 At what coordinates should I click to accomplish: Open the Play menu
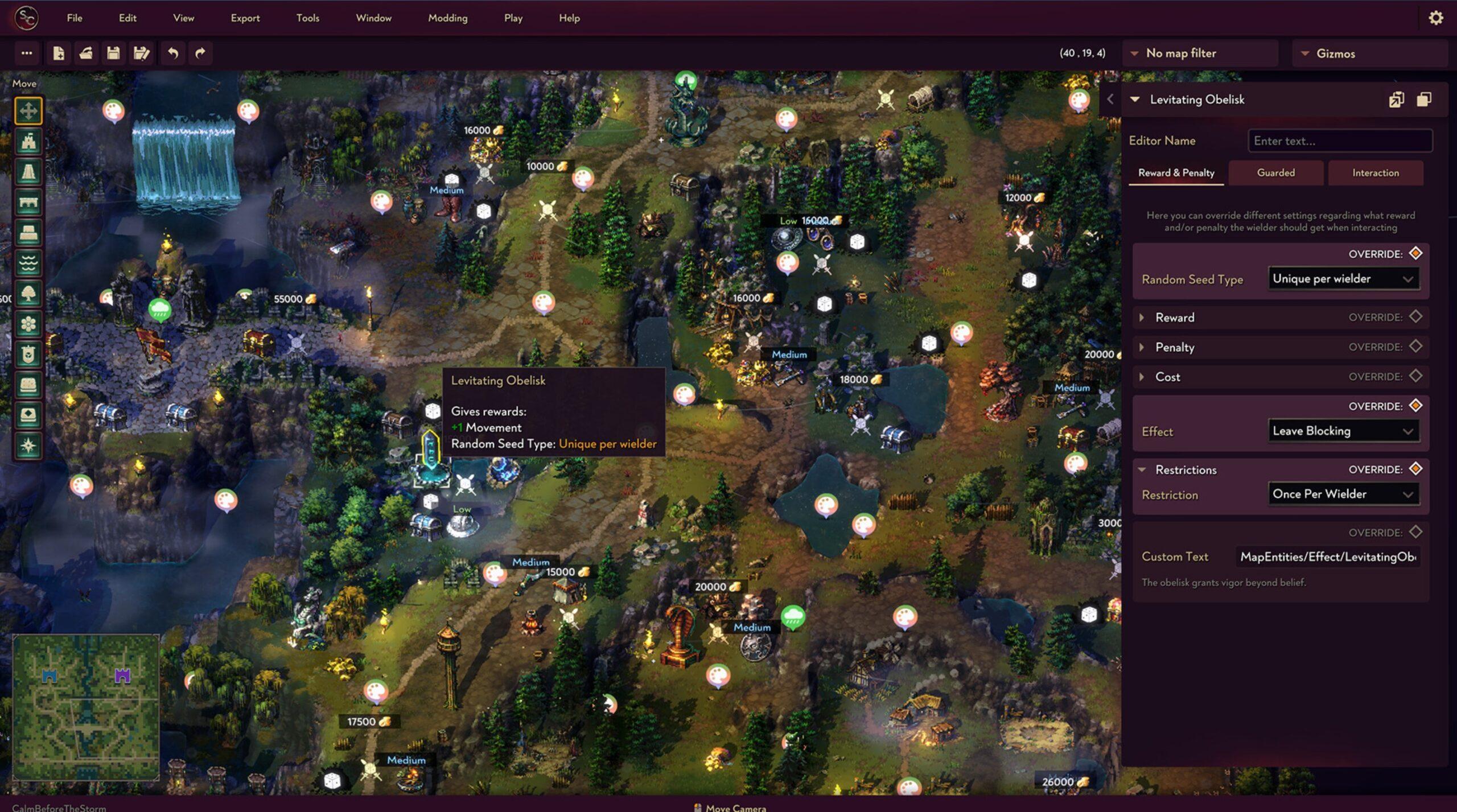[513, 18]
